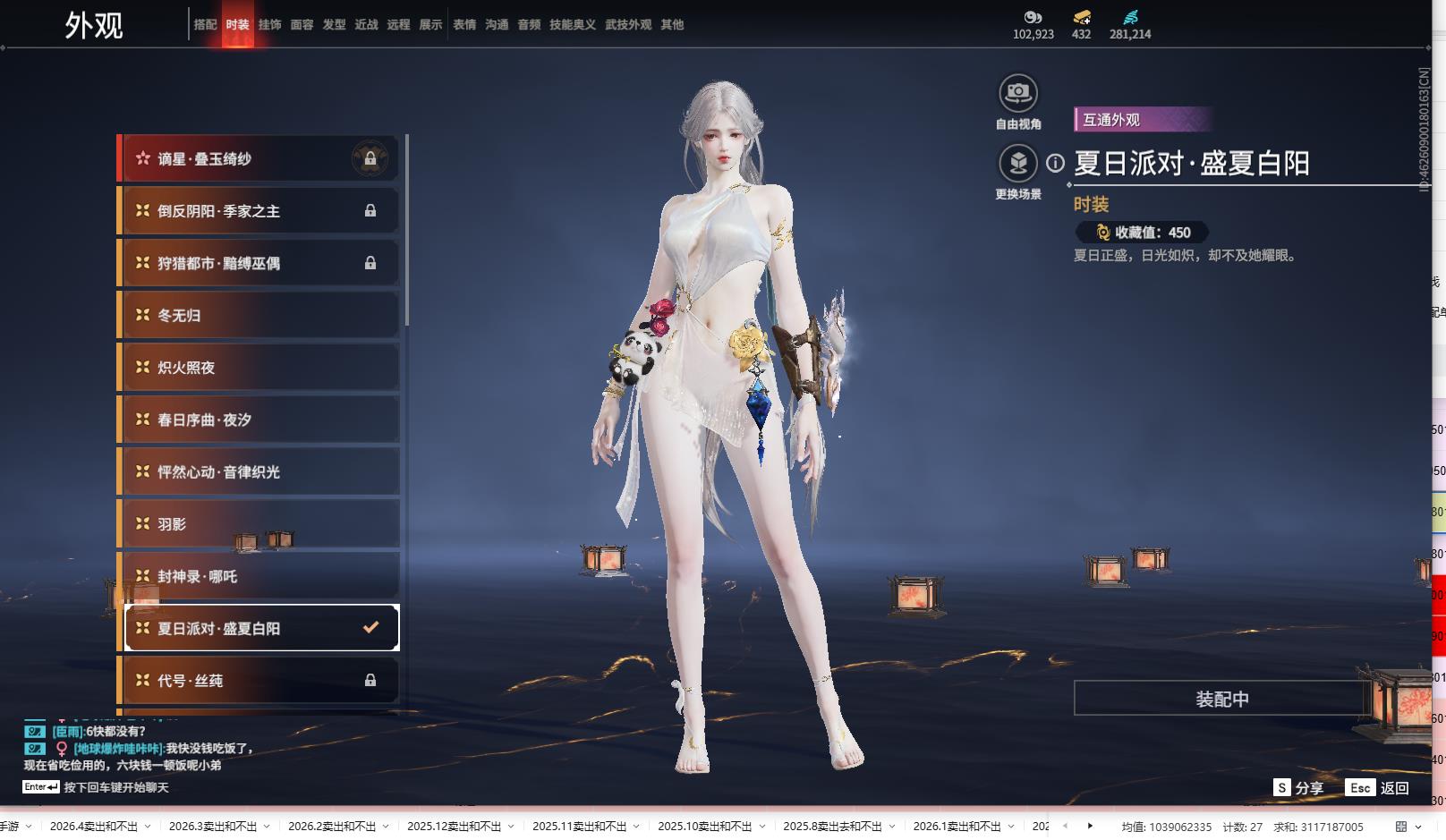Open the 技能奥义 tab

[572, 25]
